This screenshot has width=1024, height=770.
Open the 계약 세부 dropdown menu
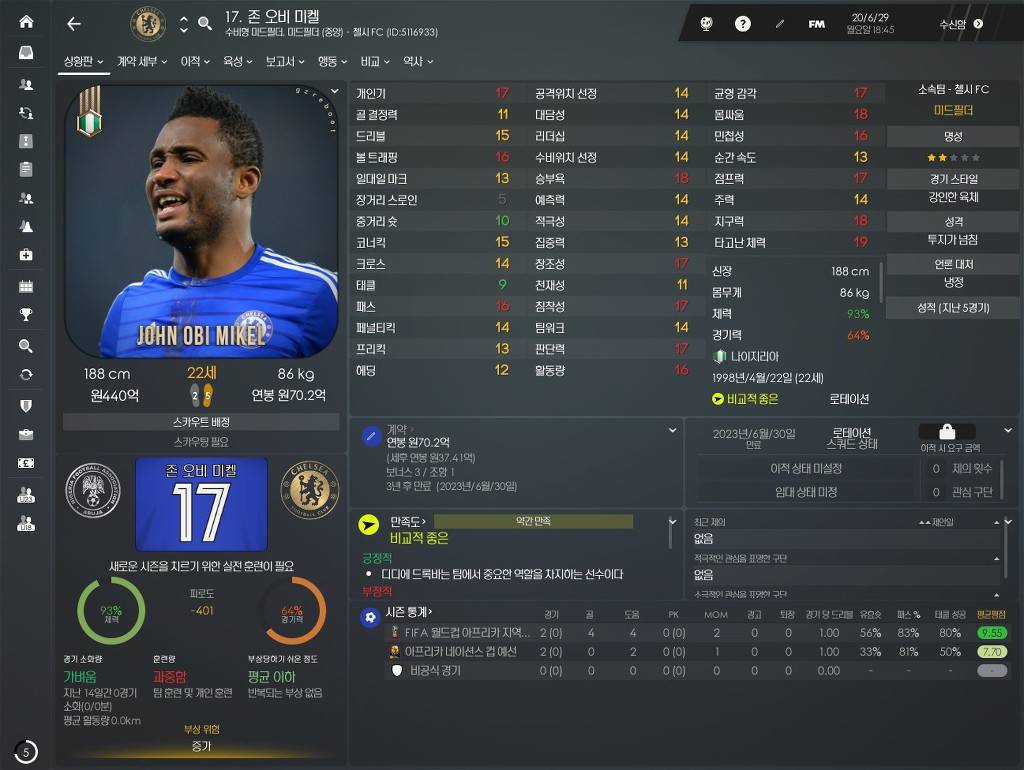141,62
